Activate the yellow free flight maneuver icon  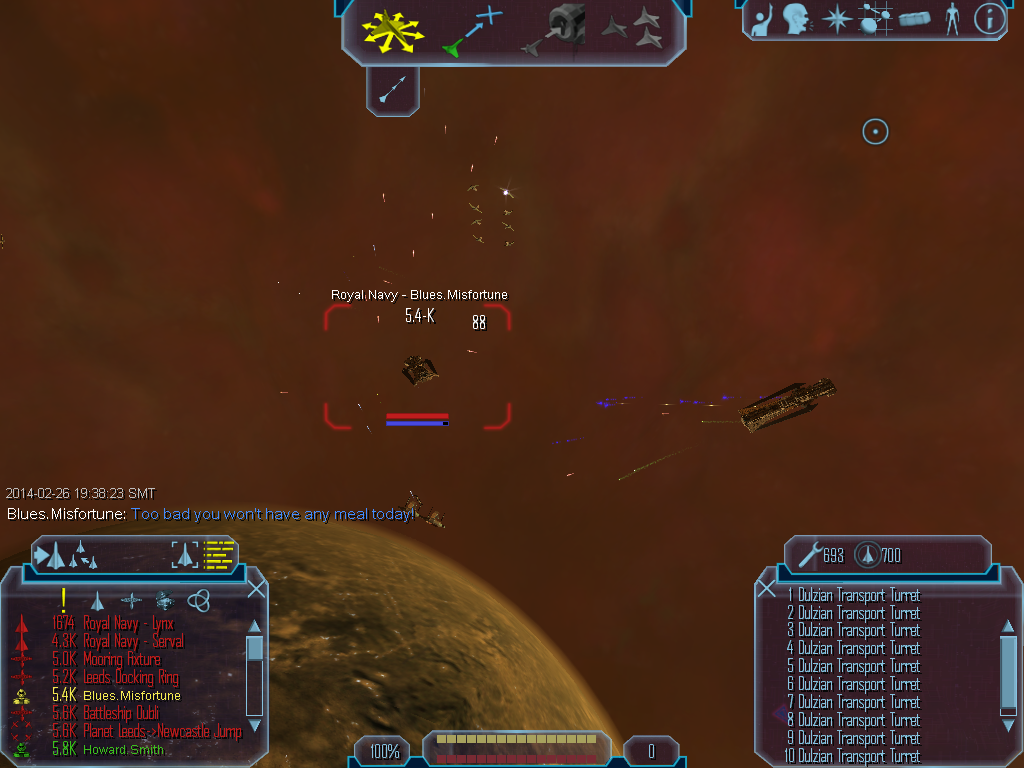point(393,30)
